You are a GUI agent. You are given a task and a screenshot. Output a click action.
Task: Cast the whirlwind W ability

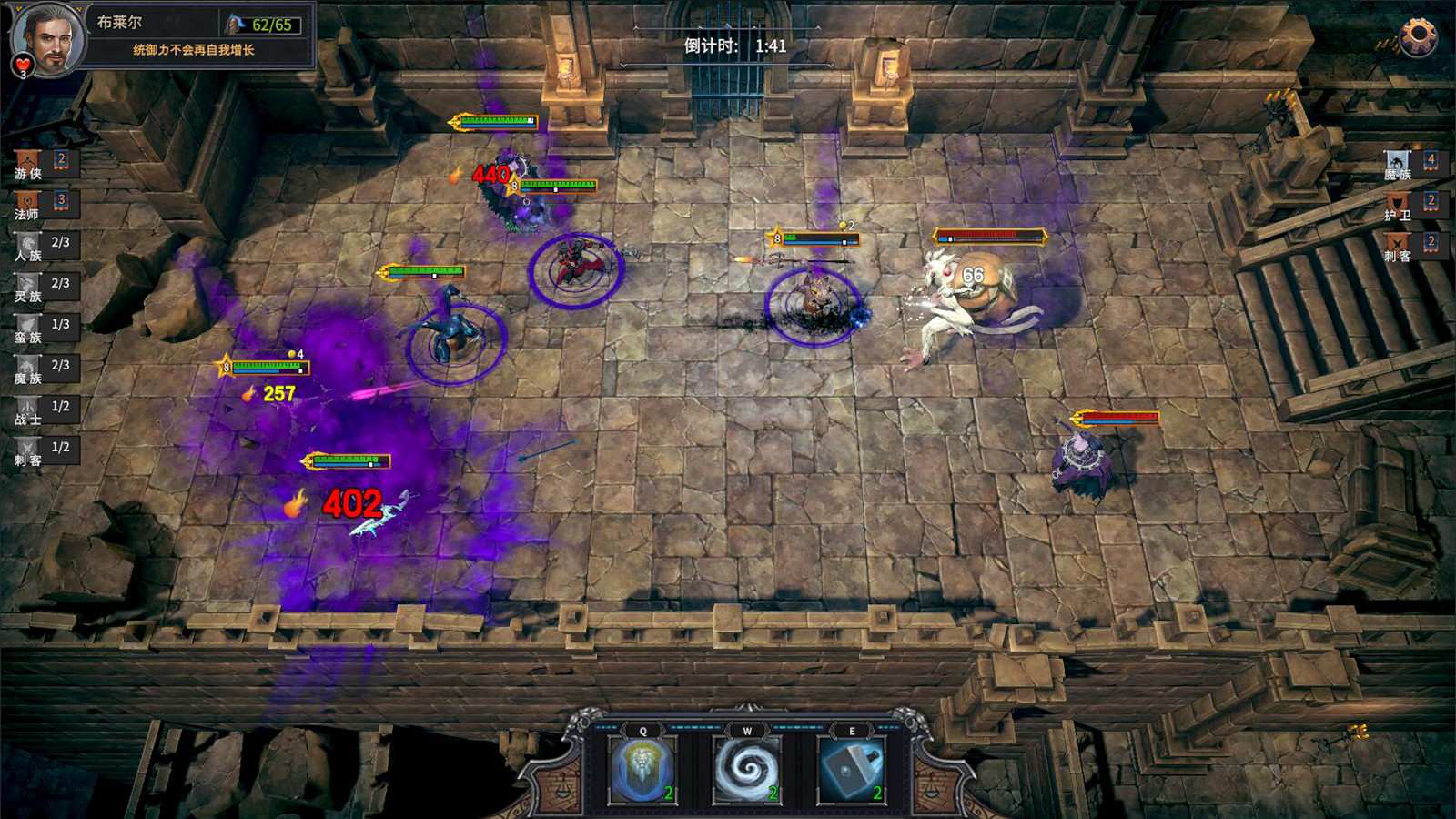click(x=747, y=770)
